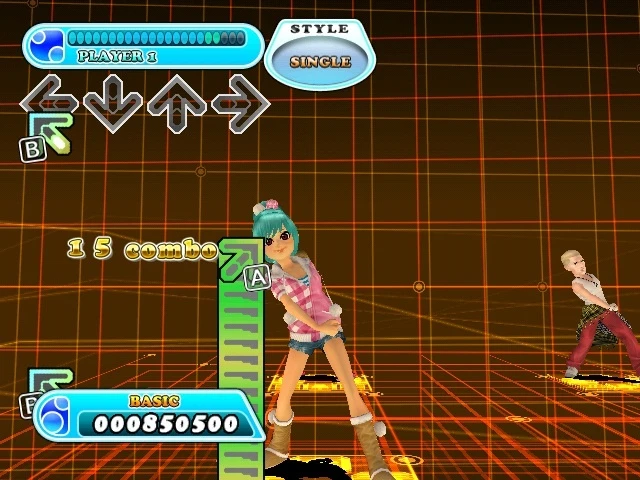Hit the down arrow step target
The image size is (640, 480).
[x=112, y=102]
